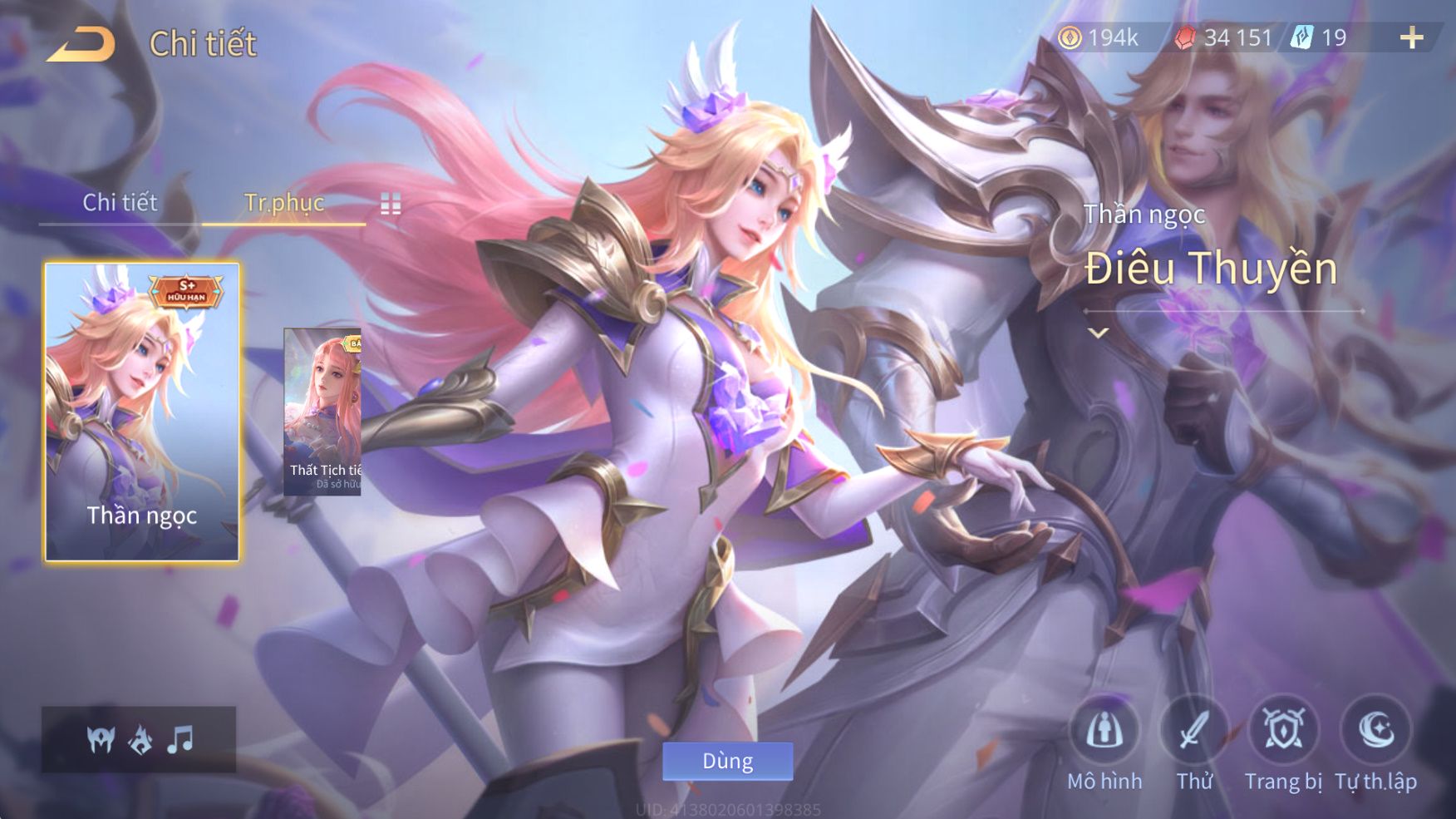Open the skin grid view icon

click(391, 204)
